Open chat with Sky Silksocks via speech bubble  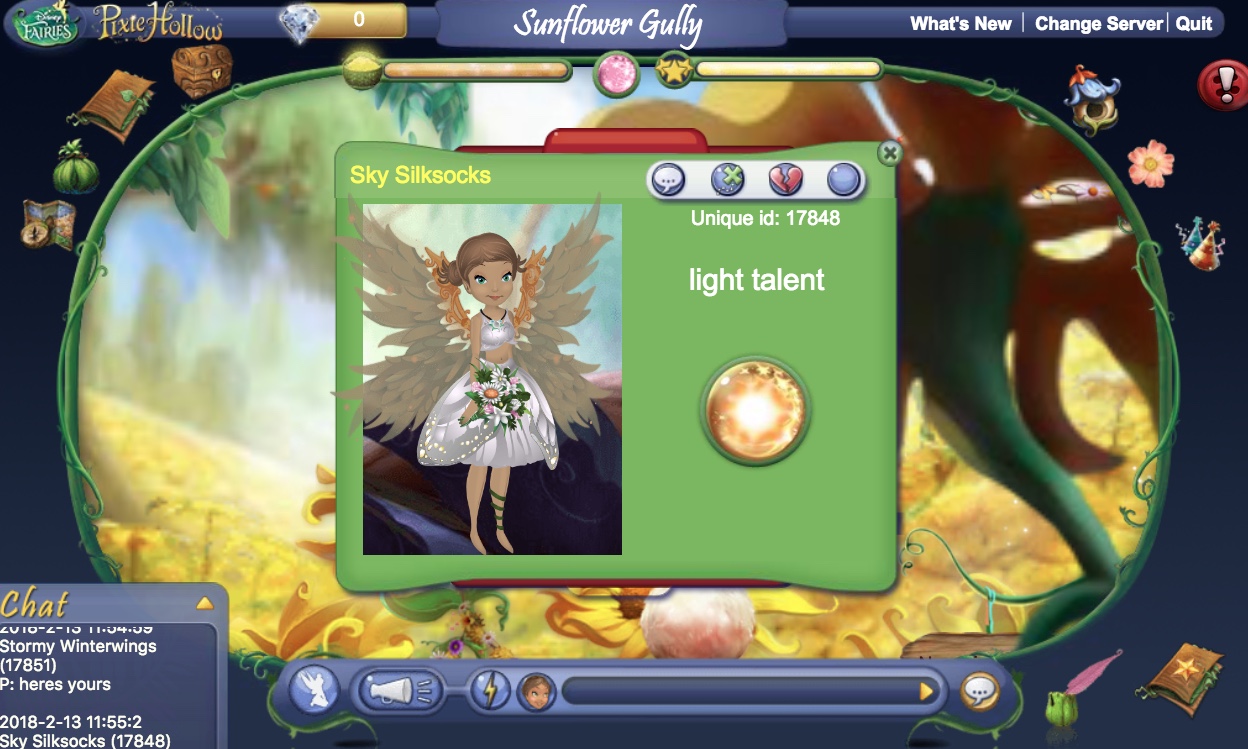[668, 180]
